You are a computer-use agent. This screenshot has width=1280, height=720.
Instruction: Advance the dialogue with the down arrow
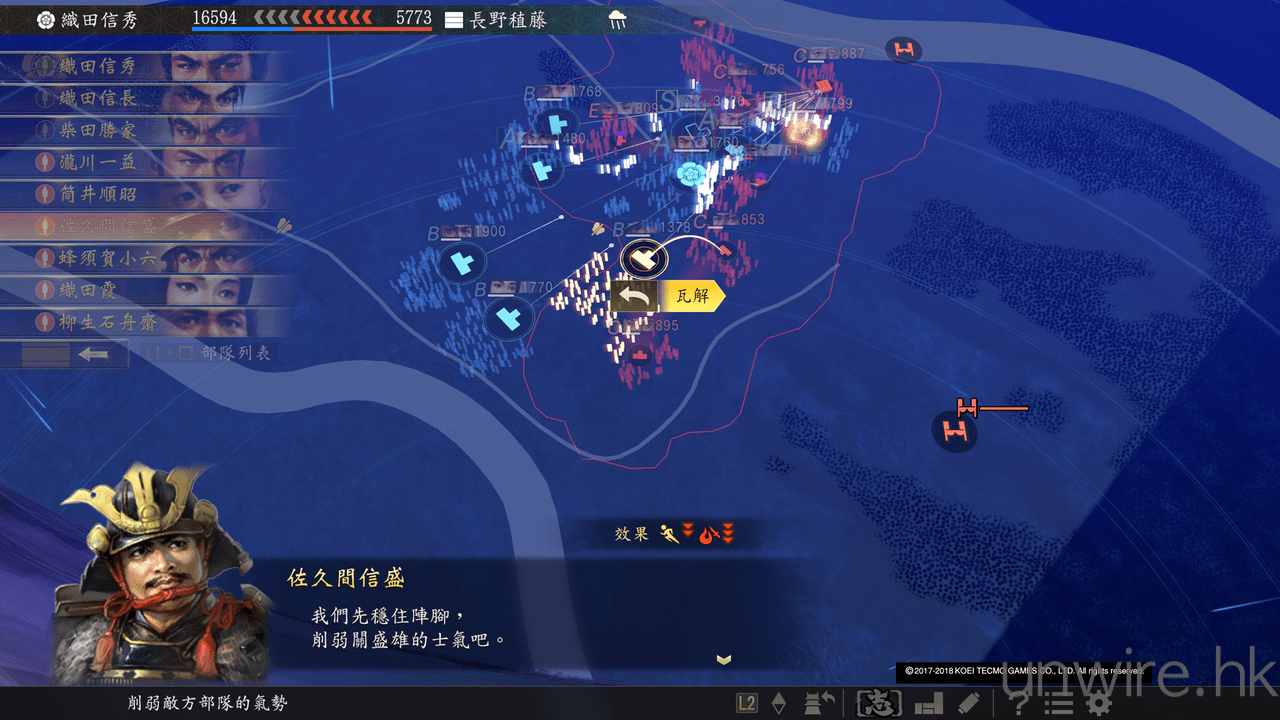pyautogui.click(x=724, y=659)
